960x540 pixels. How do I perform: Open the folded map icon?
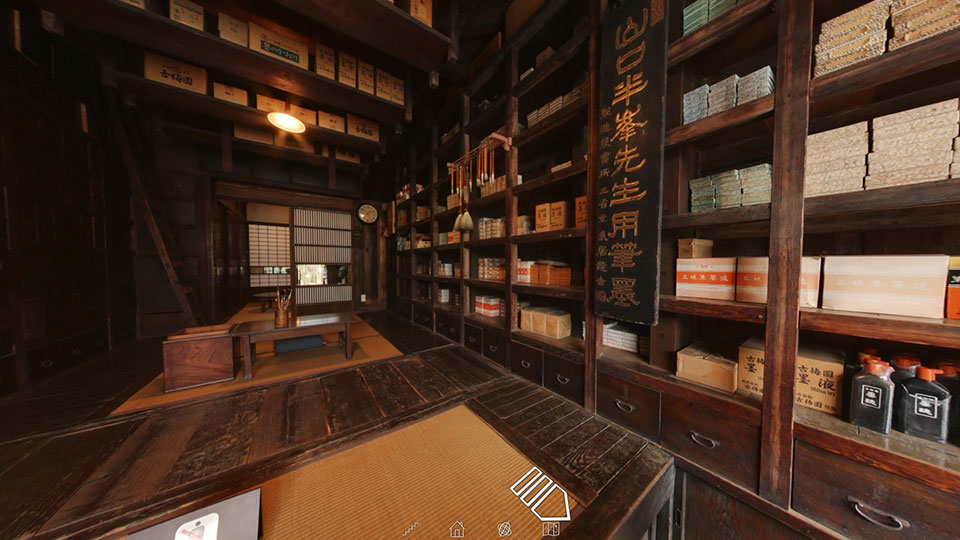tap(550, 528)
